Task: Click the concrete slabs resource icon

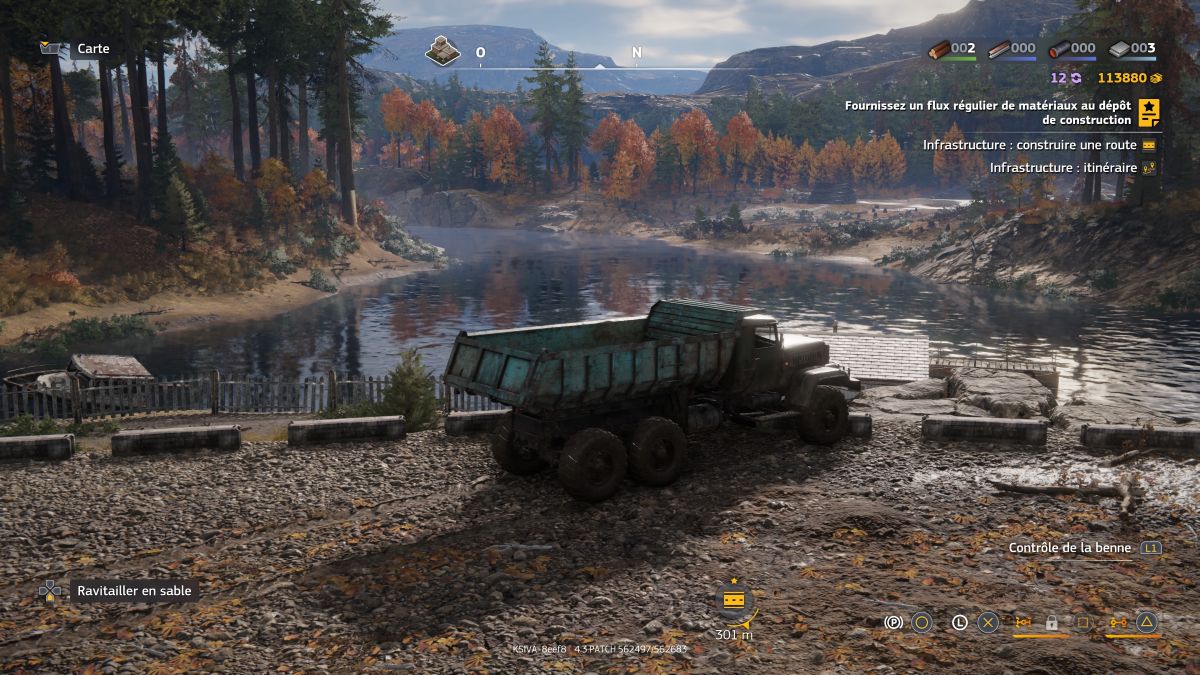Action: pos(1120,49)
